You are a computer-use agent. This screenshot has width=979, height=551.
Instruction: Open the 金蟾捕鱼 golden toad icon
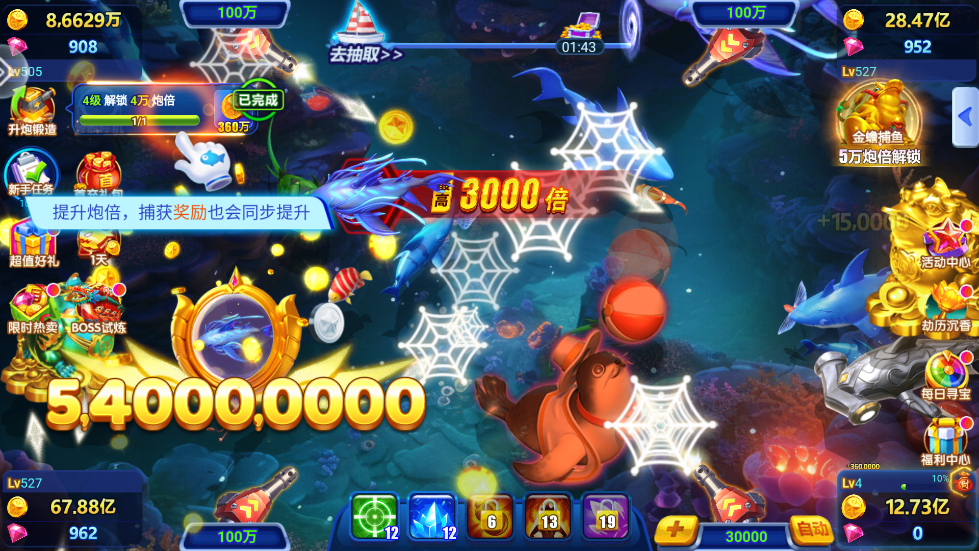pos(878,120)
